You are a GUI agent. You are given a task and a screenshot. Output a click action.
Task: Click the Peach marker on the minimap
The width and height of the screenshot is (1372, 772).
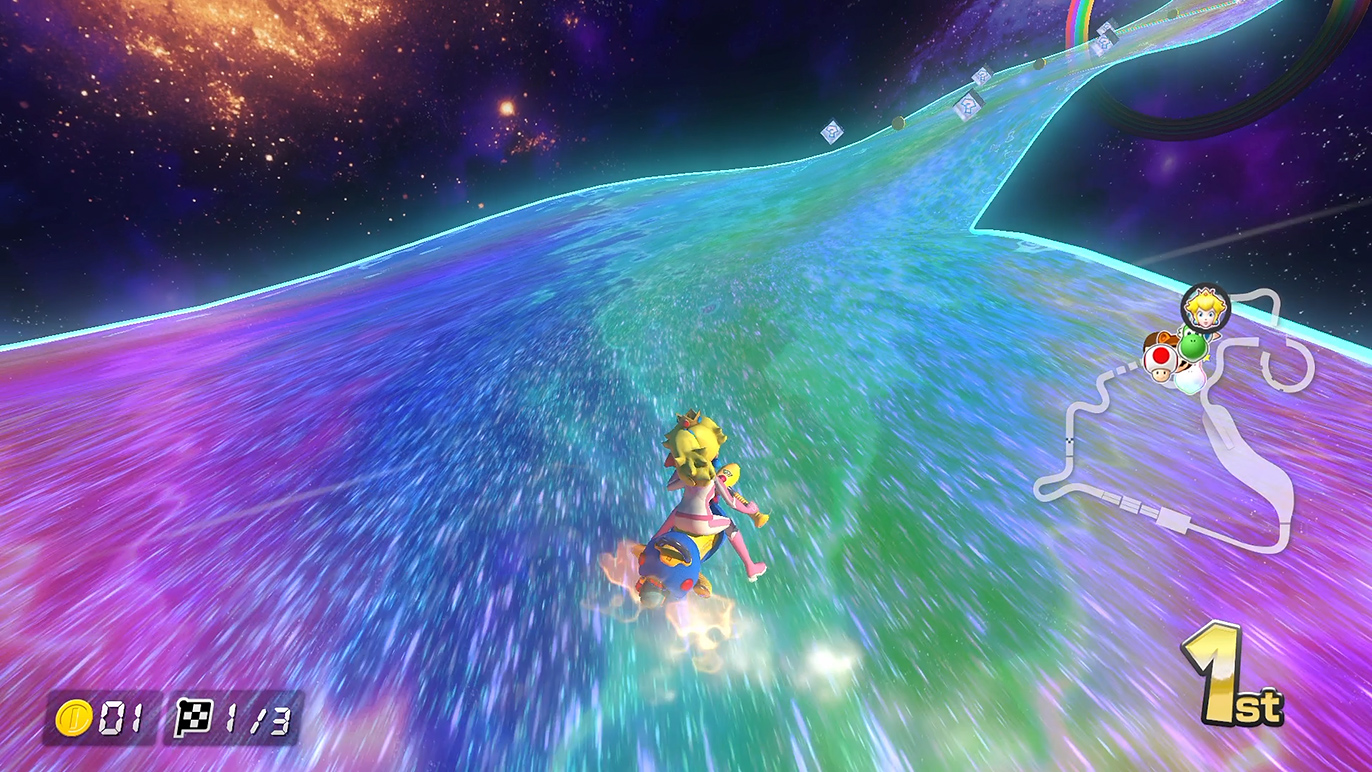(1205, 307)
